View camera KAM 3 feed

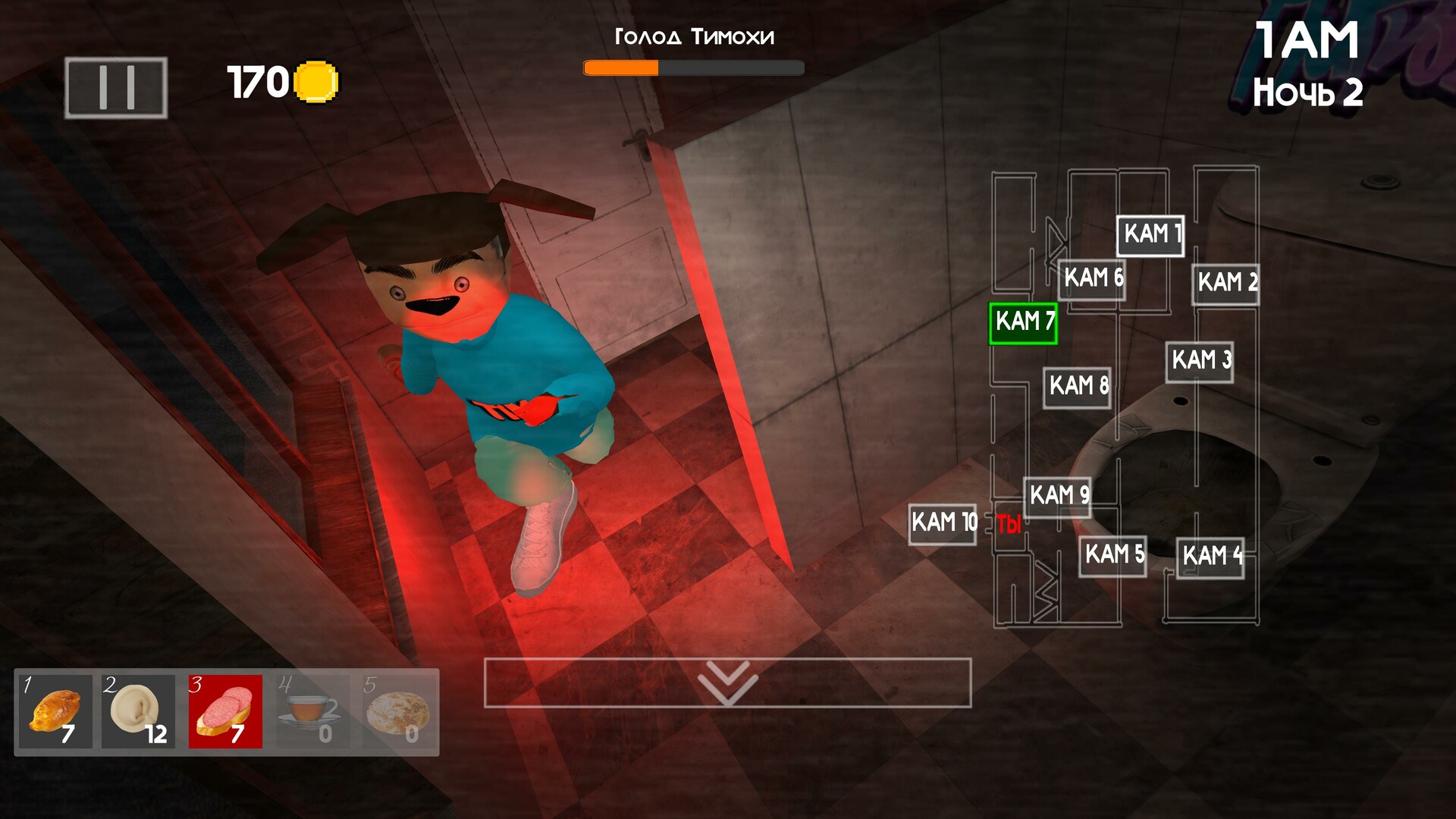1199,361
